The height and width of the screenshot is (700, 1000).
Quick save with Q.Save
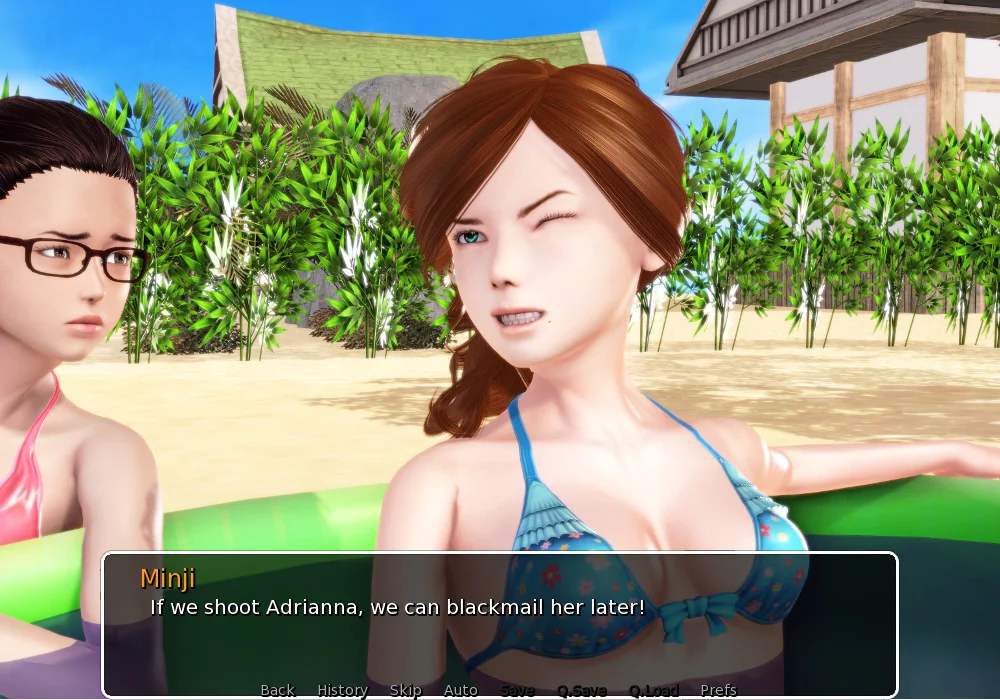coord(582,690)
